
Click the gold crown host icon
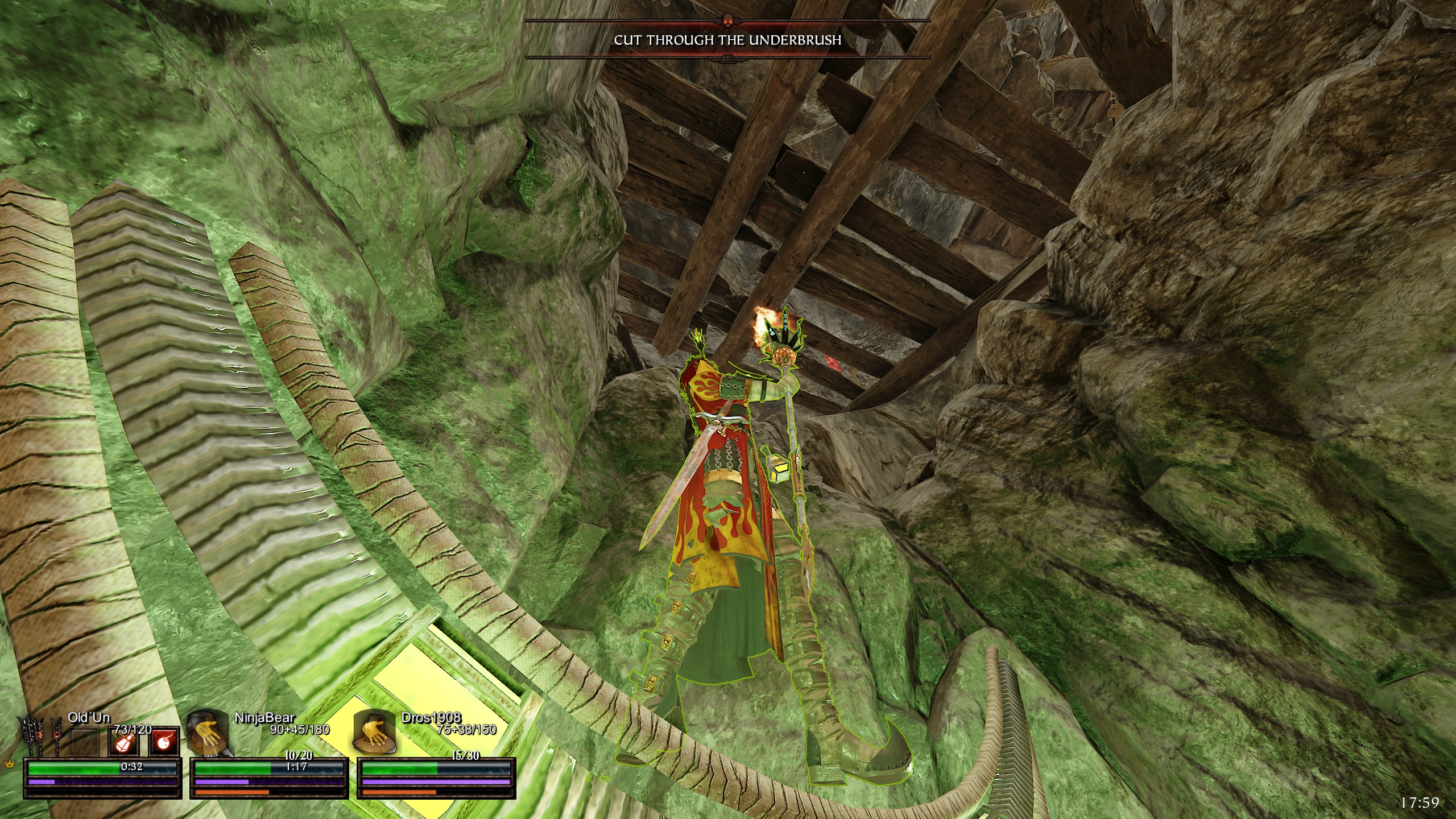tap(9, 764)
